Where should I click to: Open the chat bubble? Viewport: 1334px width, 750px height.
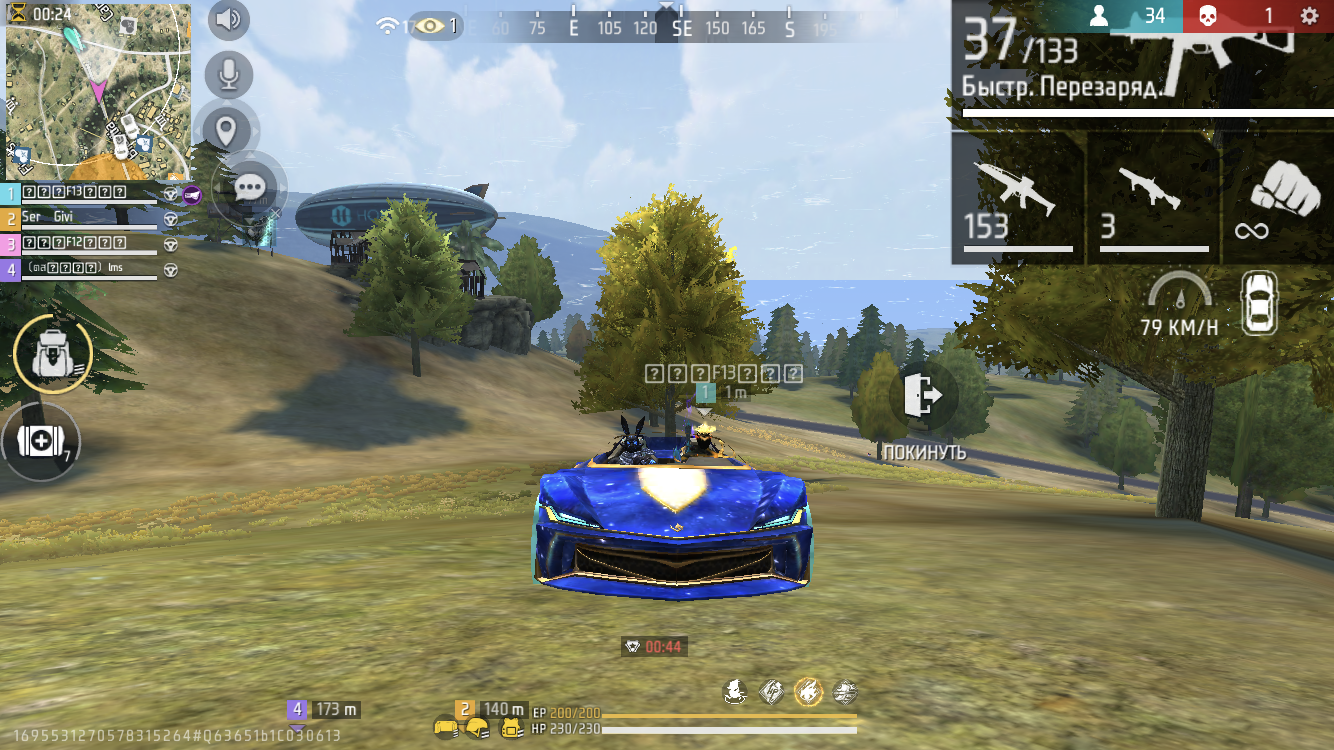coord(250,187)
